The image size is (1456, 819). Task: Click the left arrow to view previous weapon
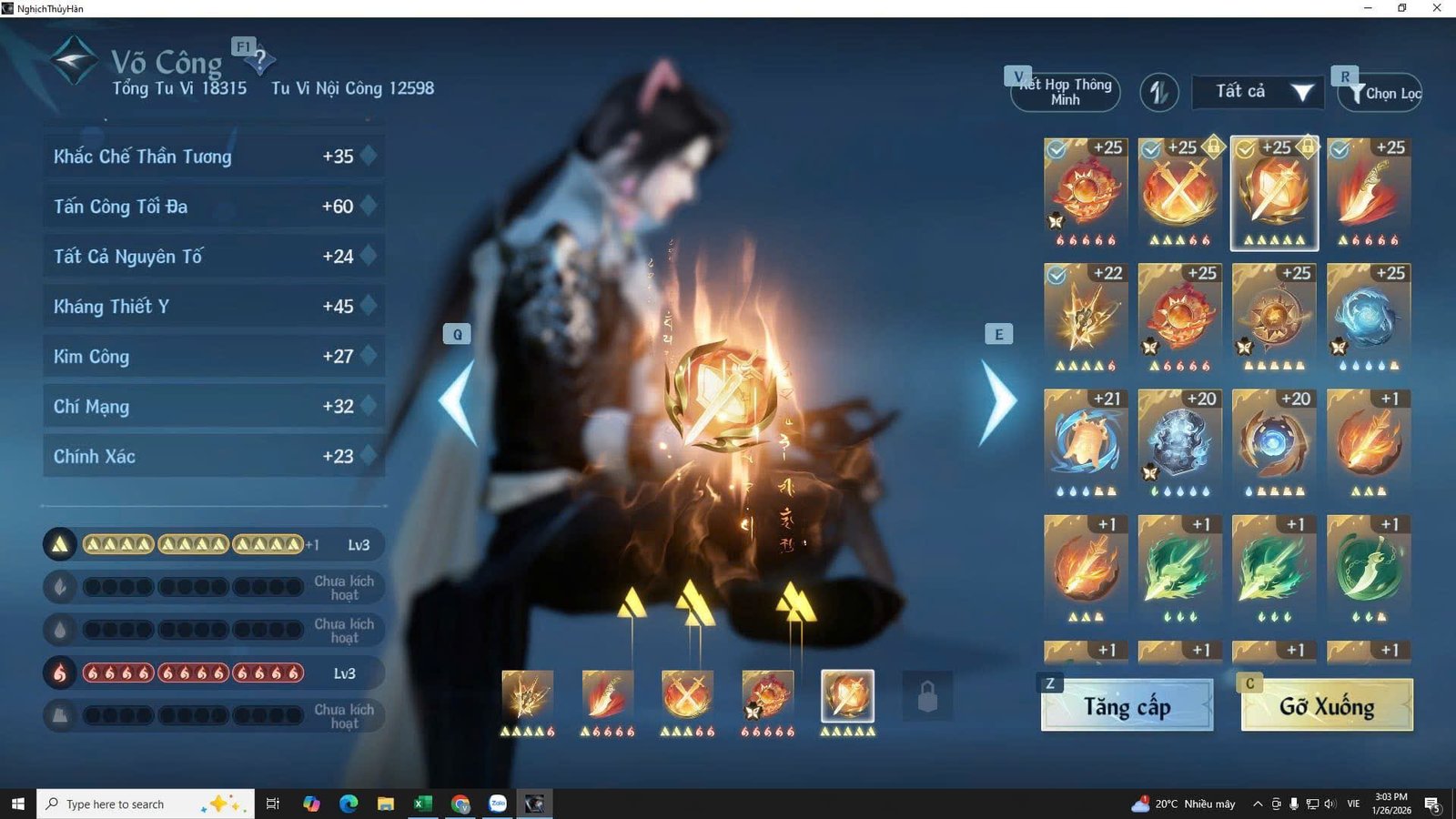tap(453, 399)
